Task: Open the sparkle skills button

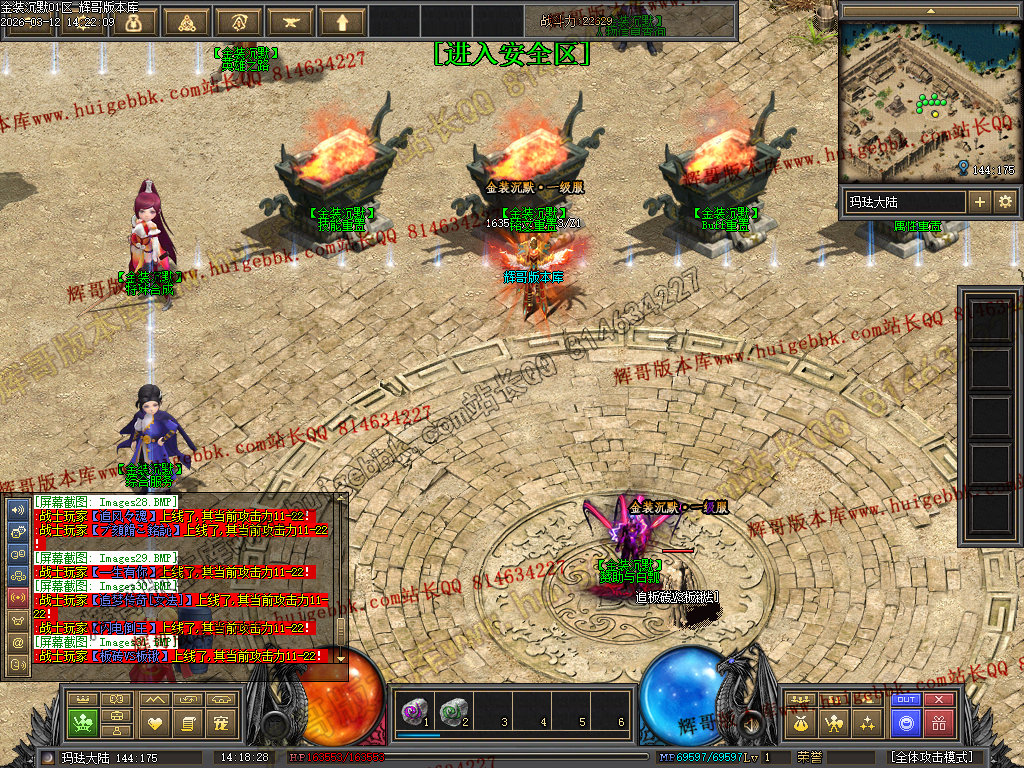Action: pos(867,722)
